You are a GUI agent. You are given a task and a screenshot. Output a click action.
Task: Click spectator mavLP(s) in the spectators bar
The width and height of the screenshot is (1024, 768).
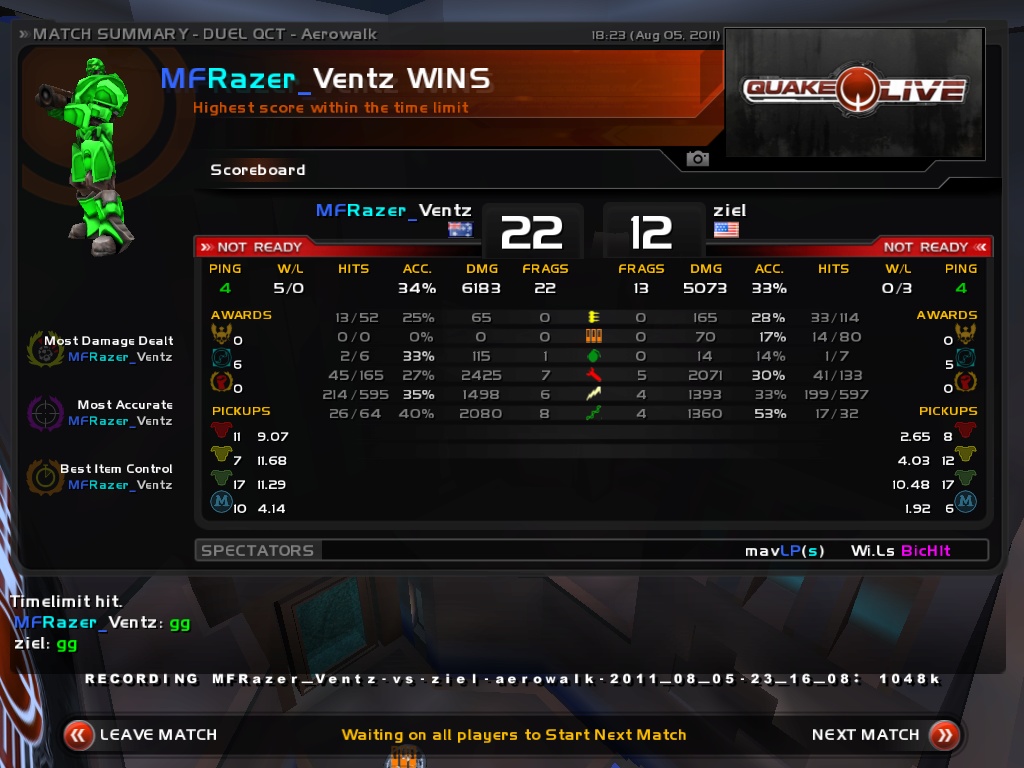784,551
